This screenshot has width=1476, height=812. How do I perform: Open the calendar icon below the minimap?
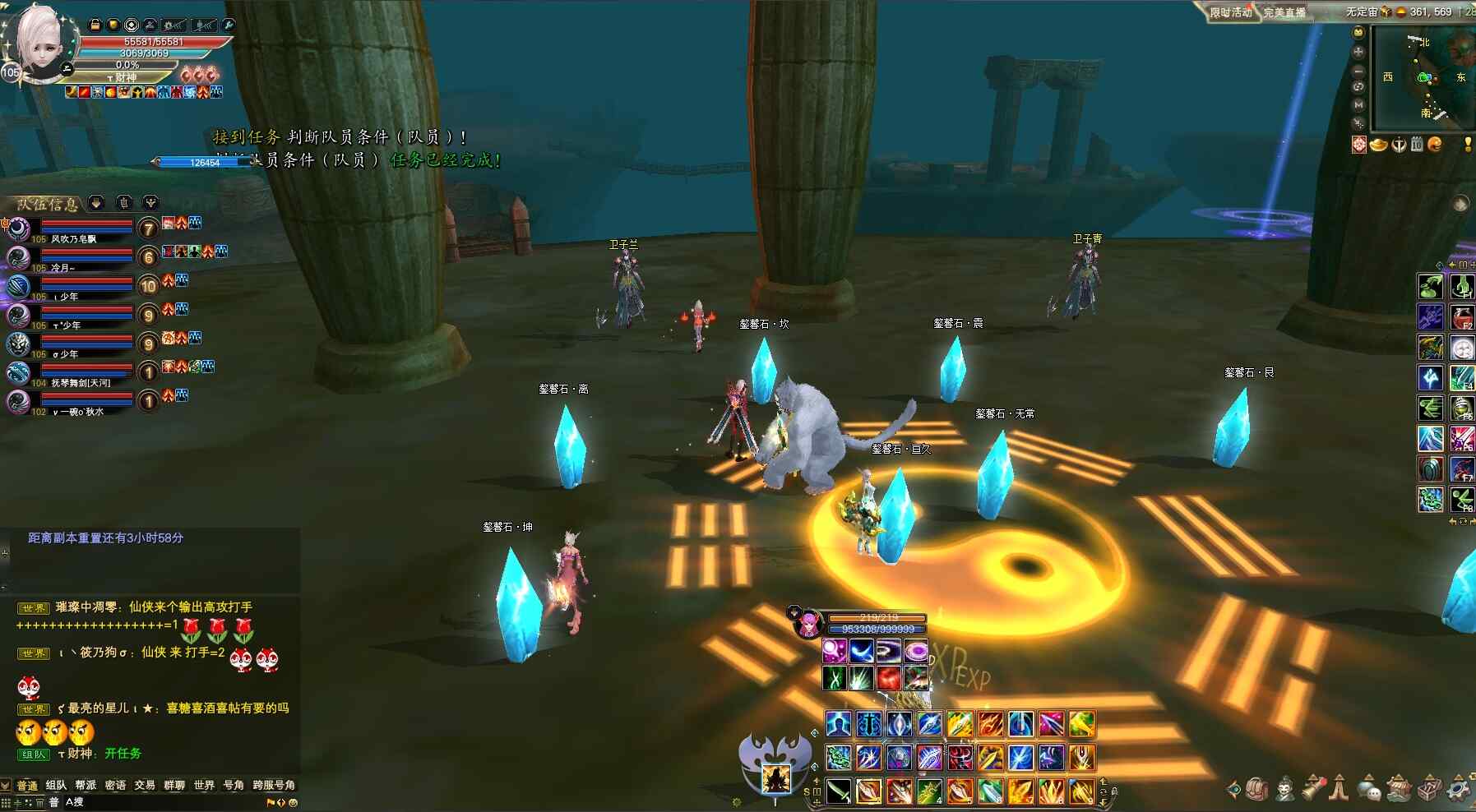1416,145
